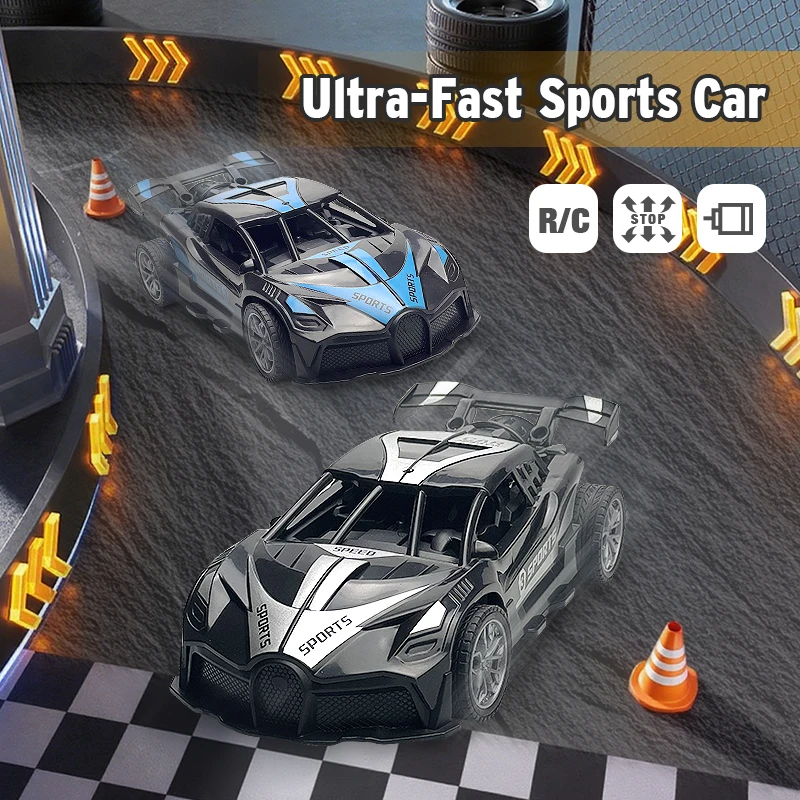This screenshot has width=800, height=800.
Task: Click the R/C remote control badge
Action: point(564,218)
